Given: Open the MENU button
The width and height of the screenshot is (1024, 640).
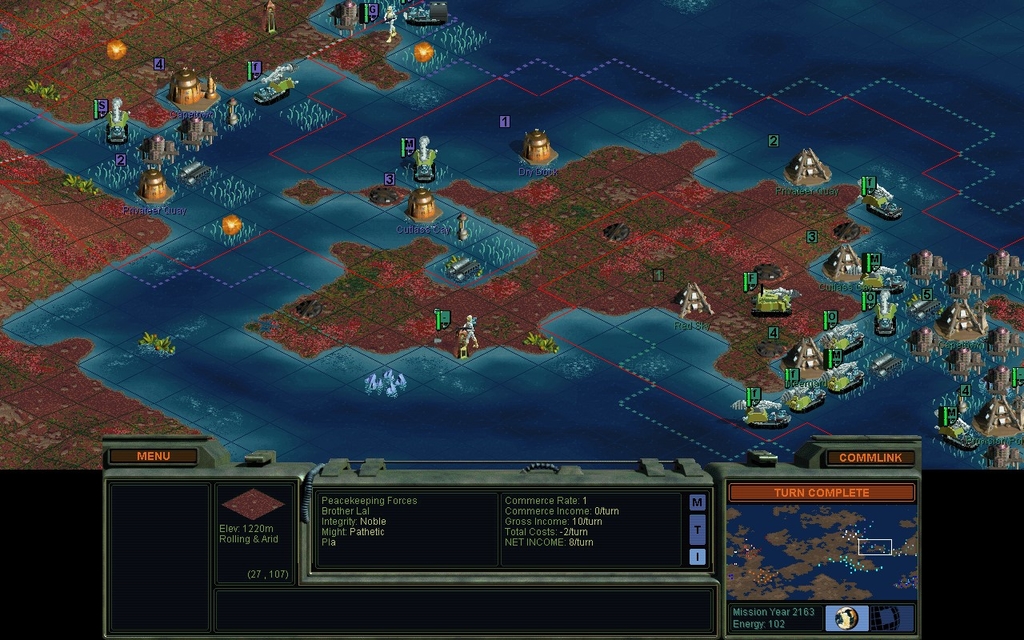Looking at the screenshot, I should coord(153,456).
